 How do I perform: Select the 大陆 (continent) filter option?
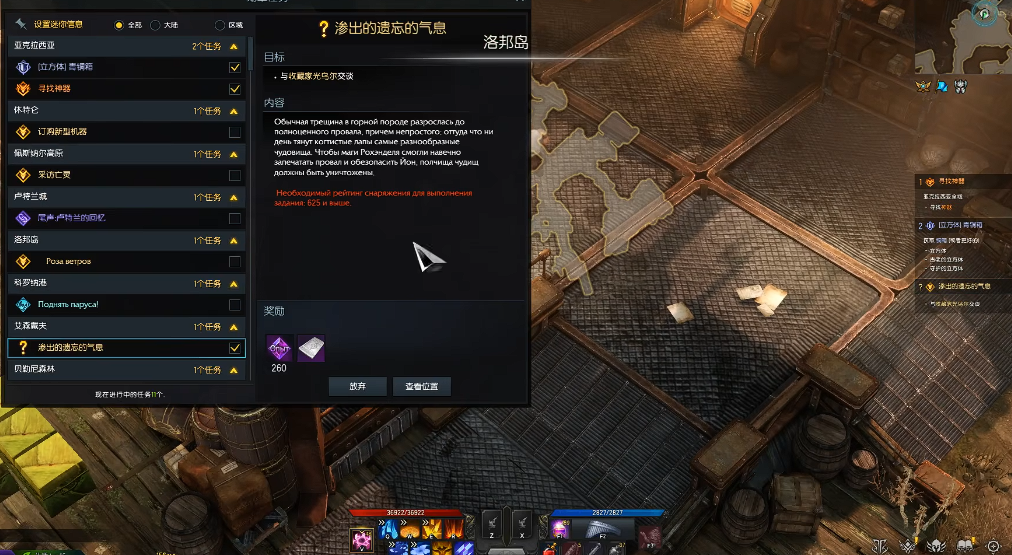[x=155, y=24]
